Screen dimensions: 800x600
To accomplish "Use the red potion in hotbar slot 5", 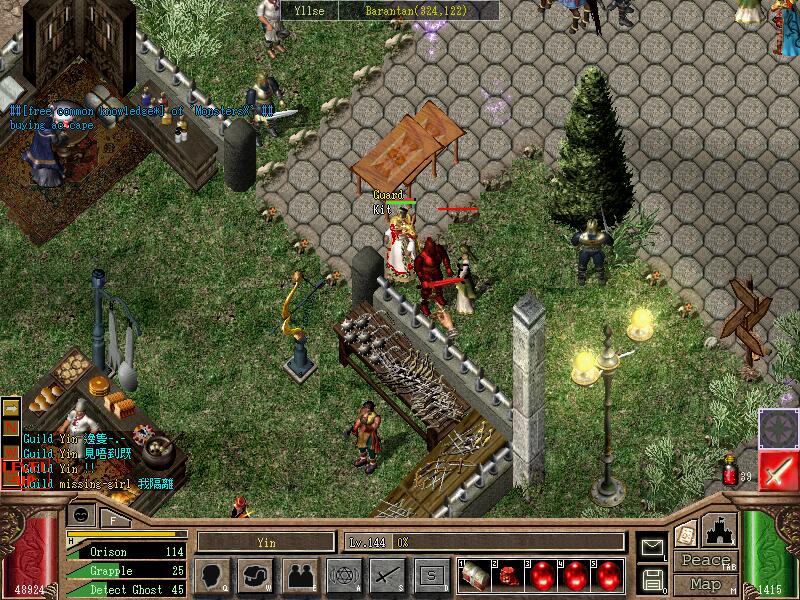I will 608,575.
